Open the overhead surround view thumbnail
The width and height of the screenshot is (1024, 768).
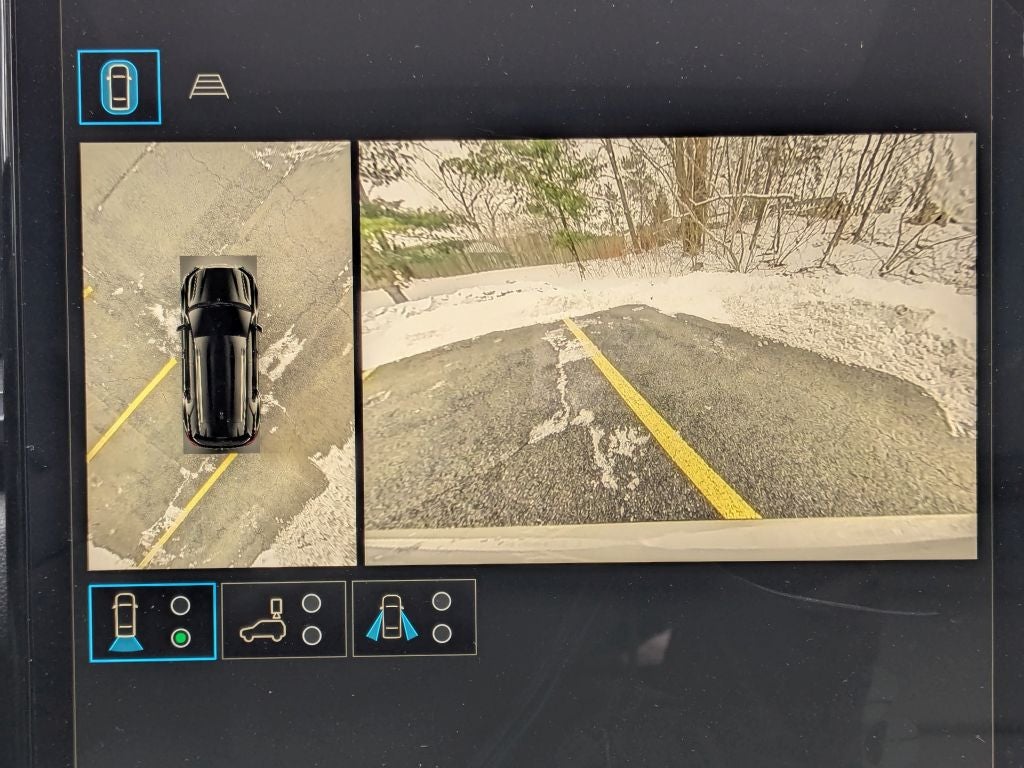tap(219, 355)
